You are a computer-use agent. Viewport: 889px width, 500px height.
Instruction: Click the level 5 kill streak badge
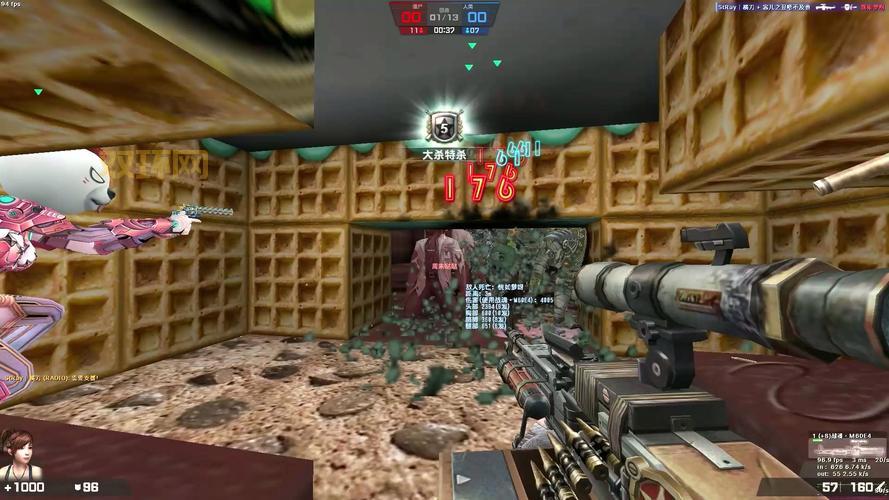441,127
